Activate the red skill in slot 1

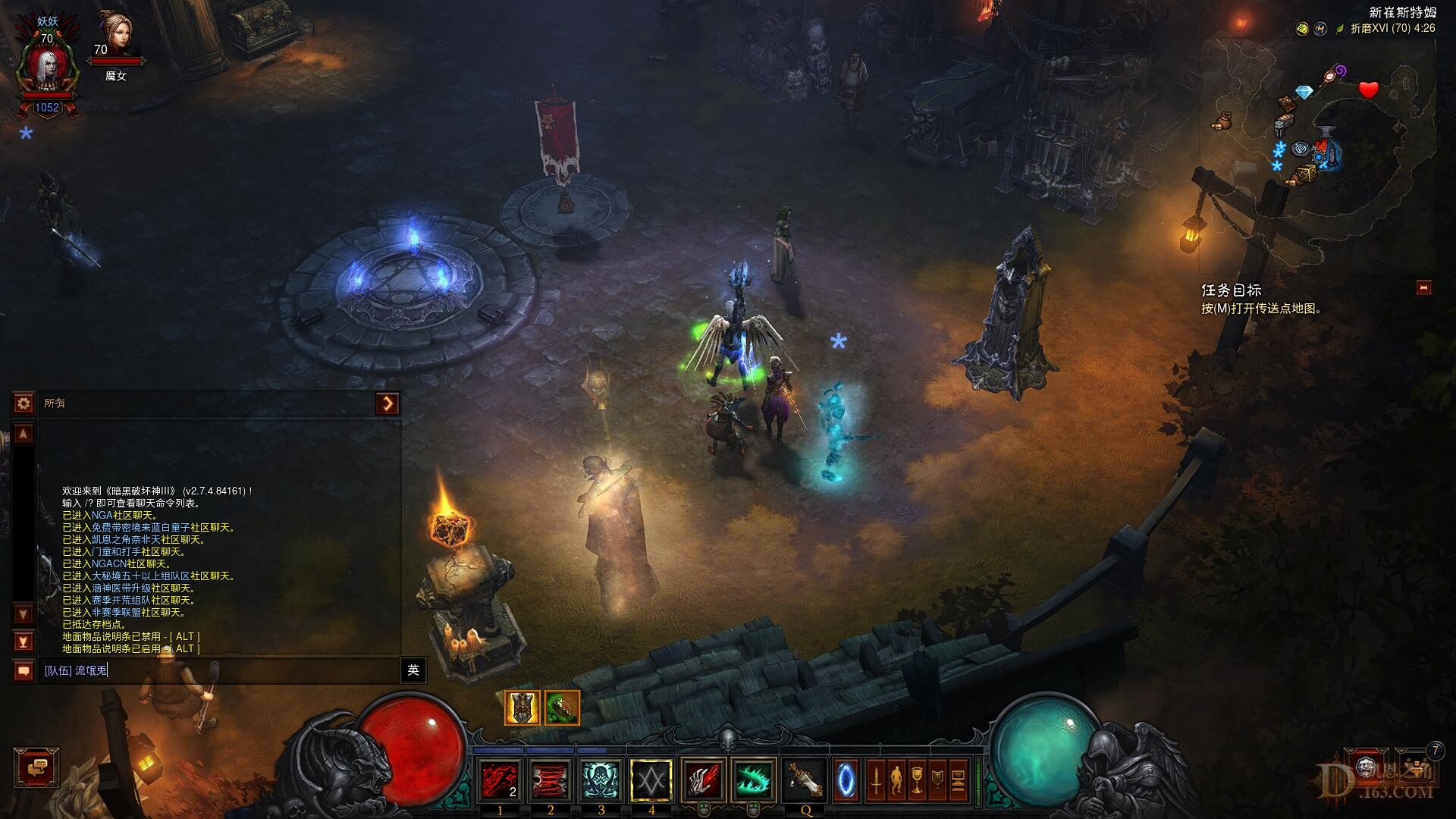coord(500,780)
